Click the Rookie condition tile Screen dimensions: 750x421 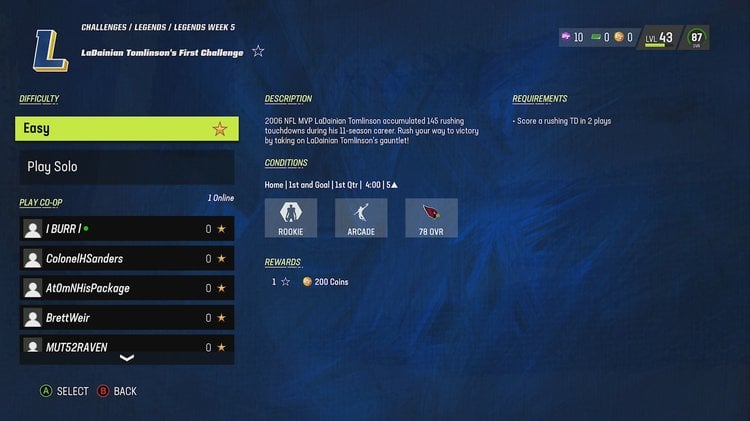290,218
